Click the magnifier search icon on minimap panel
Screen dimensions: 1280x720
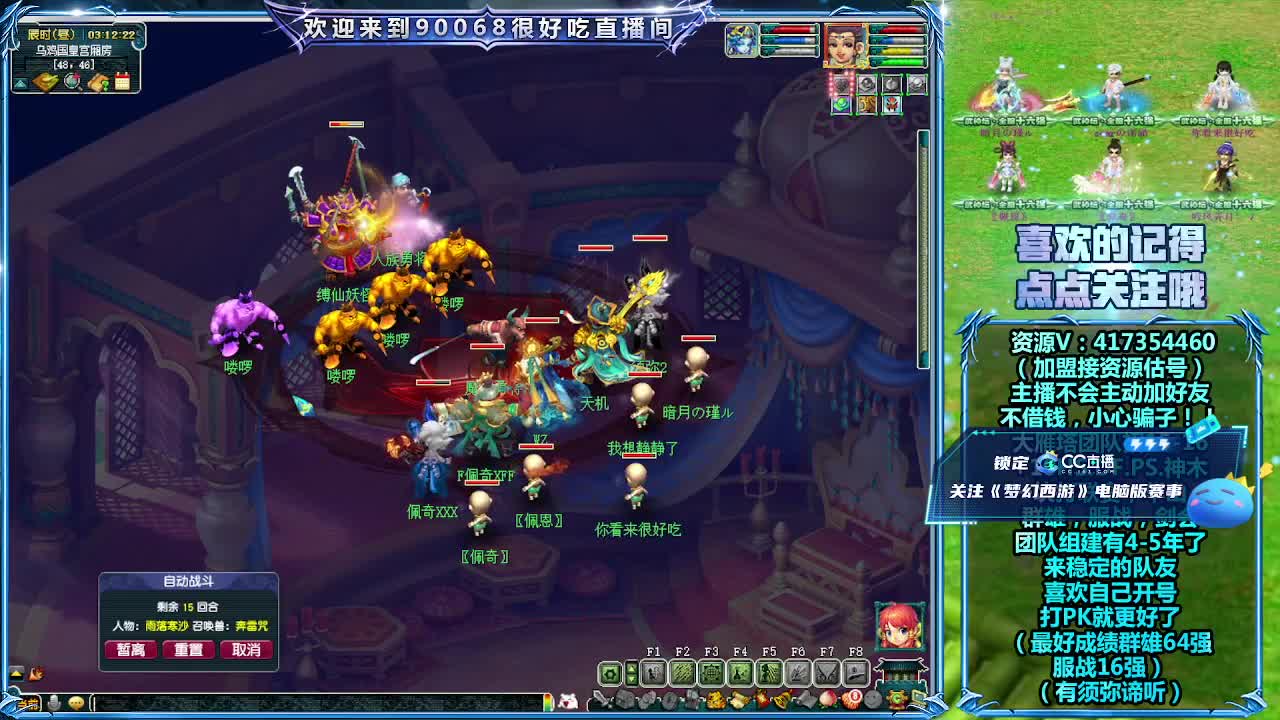(72, 81)
